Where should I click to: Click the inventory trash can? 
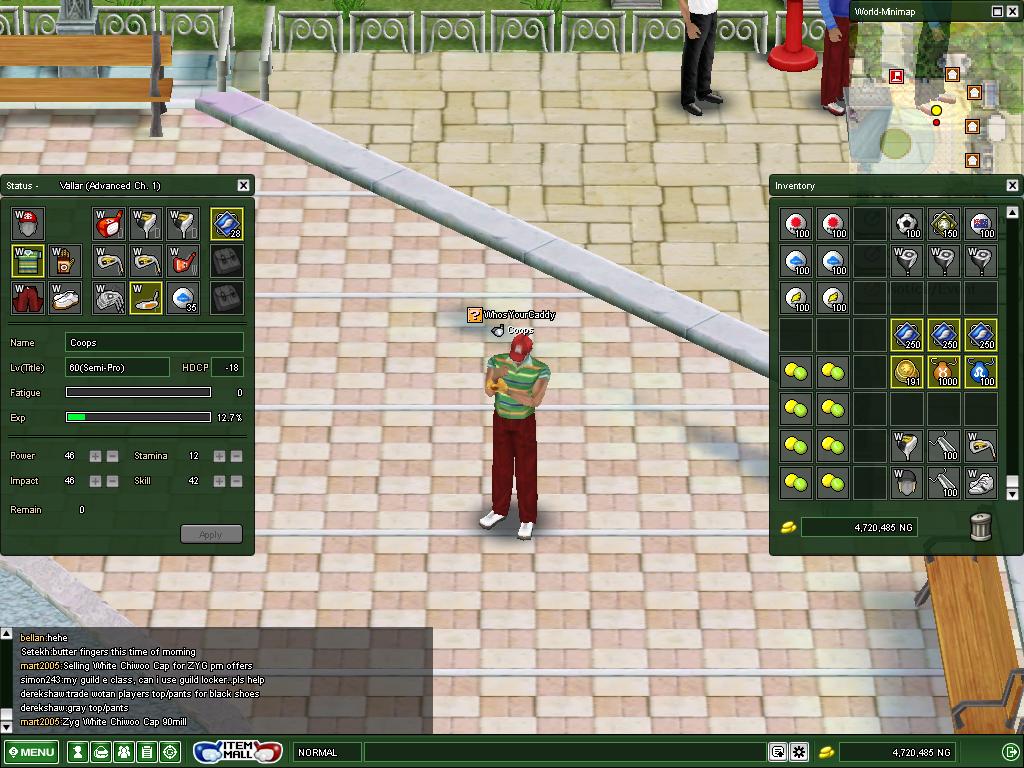(x=980, y=527)
